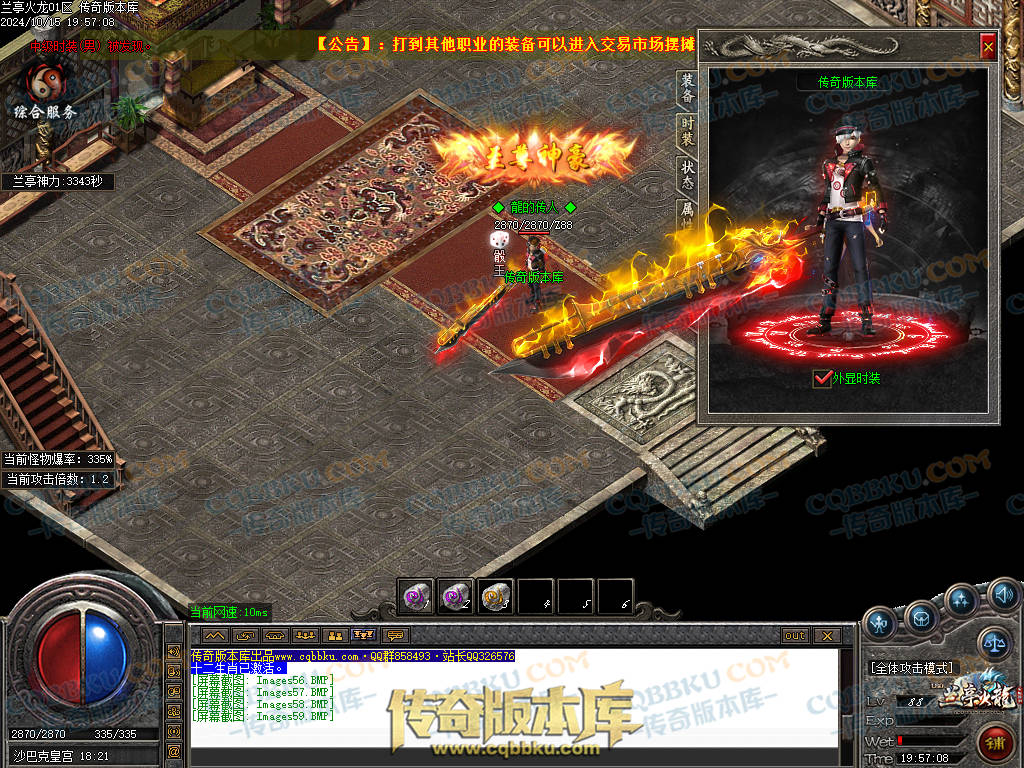
Task: Select the 时装 fashion tab
Action: click(687, 133)
